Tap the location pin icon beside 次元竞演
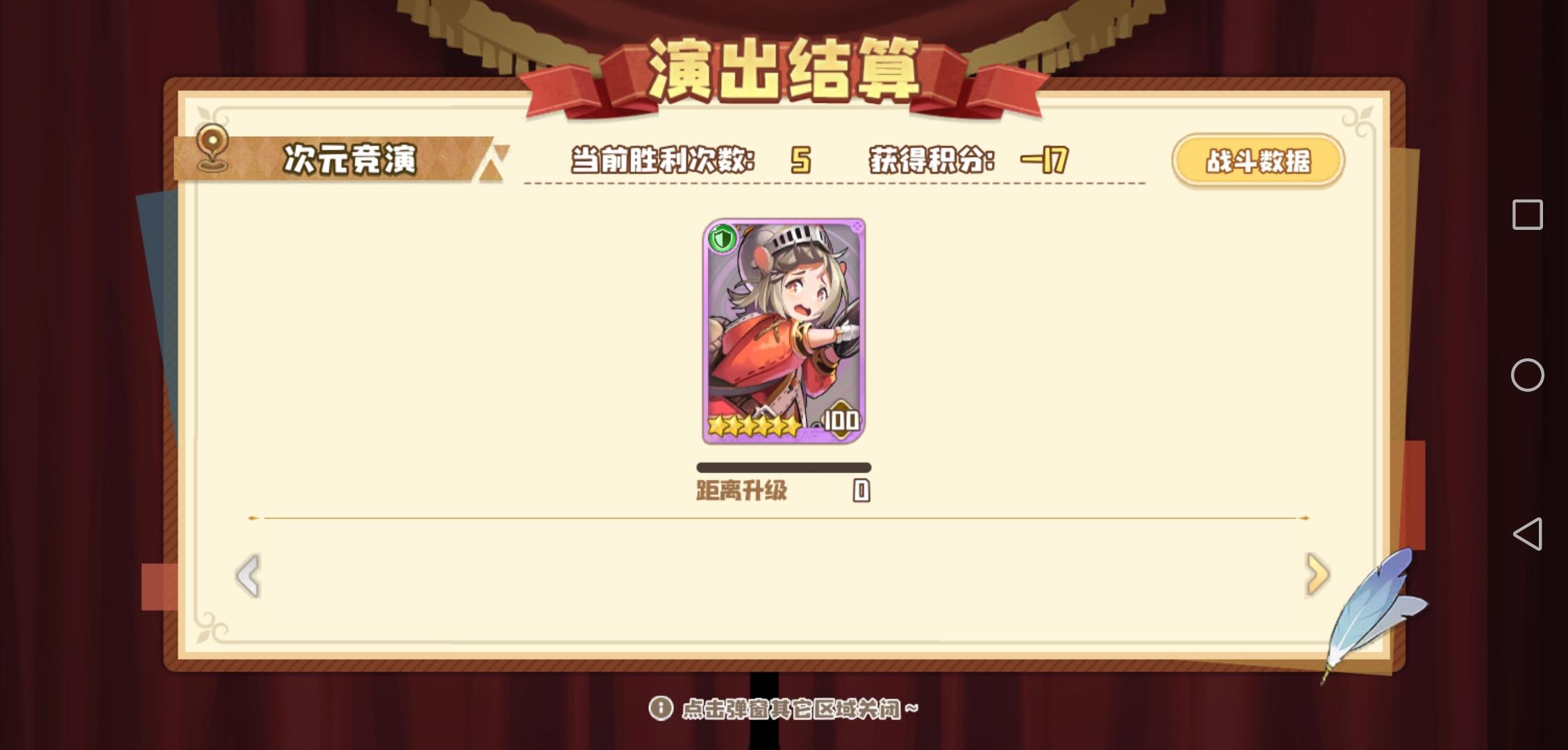 pyautogui.click(x=212, y=149)
